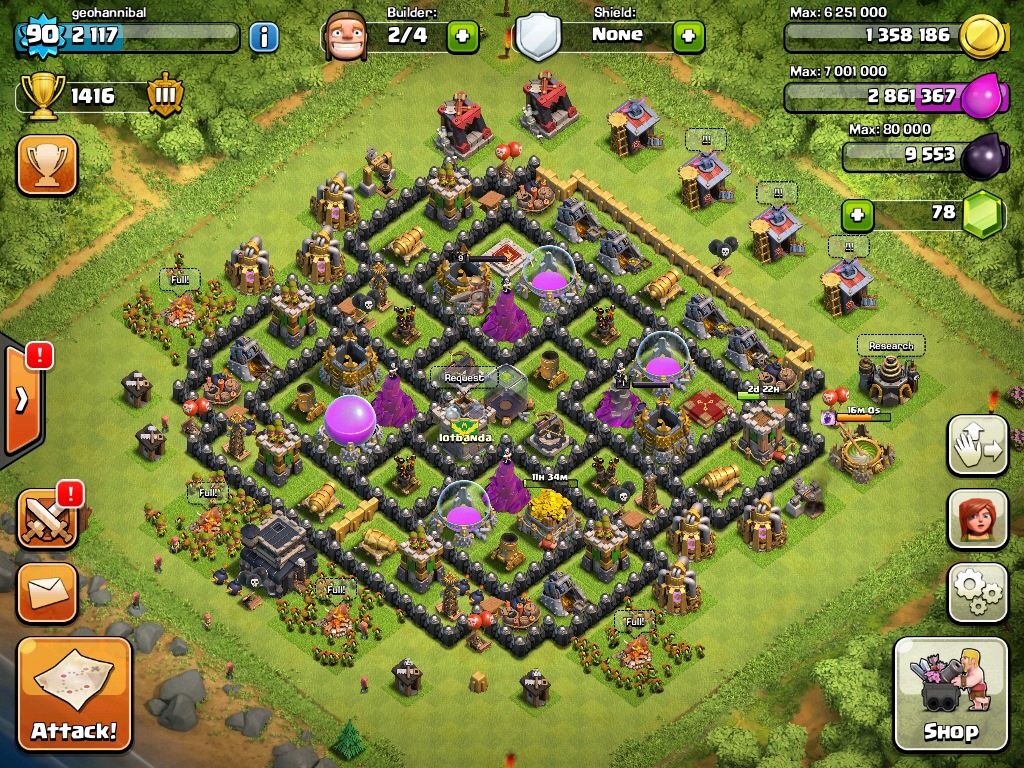
Task: Select the Research bubble above the laboratory
Action: point(890,346)
